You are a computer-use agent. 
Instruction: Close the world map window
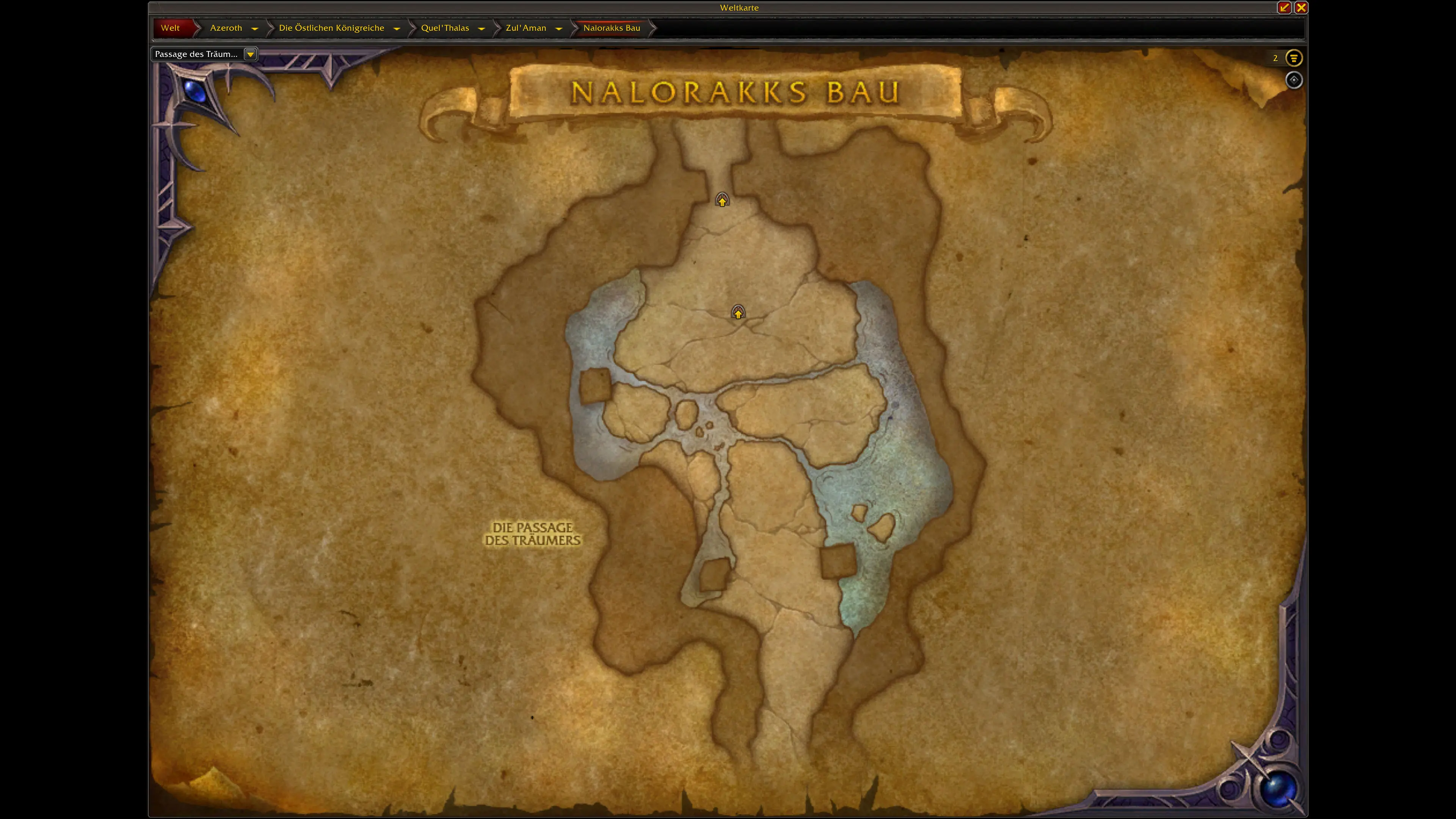tap(1301, 7)
